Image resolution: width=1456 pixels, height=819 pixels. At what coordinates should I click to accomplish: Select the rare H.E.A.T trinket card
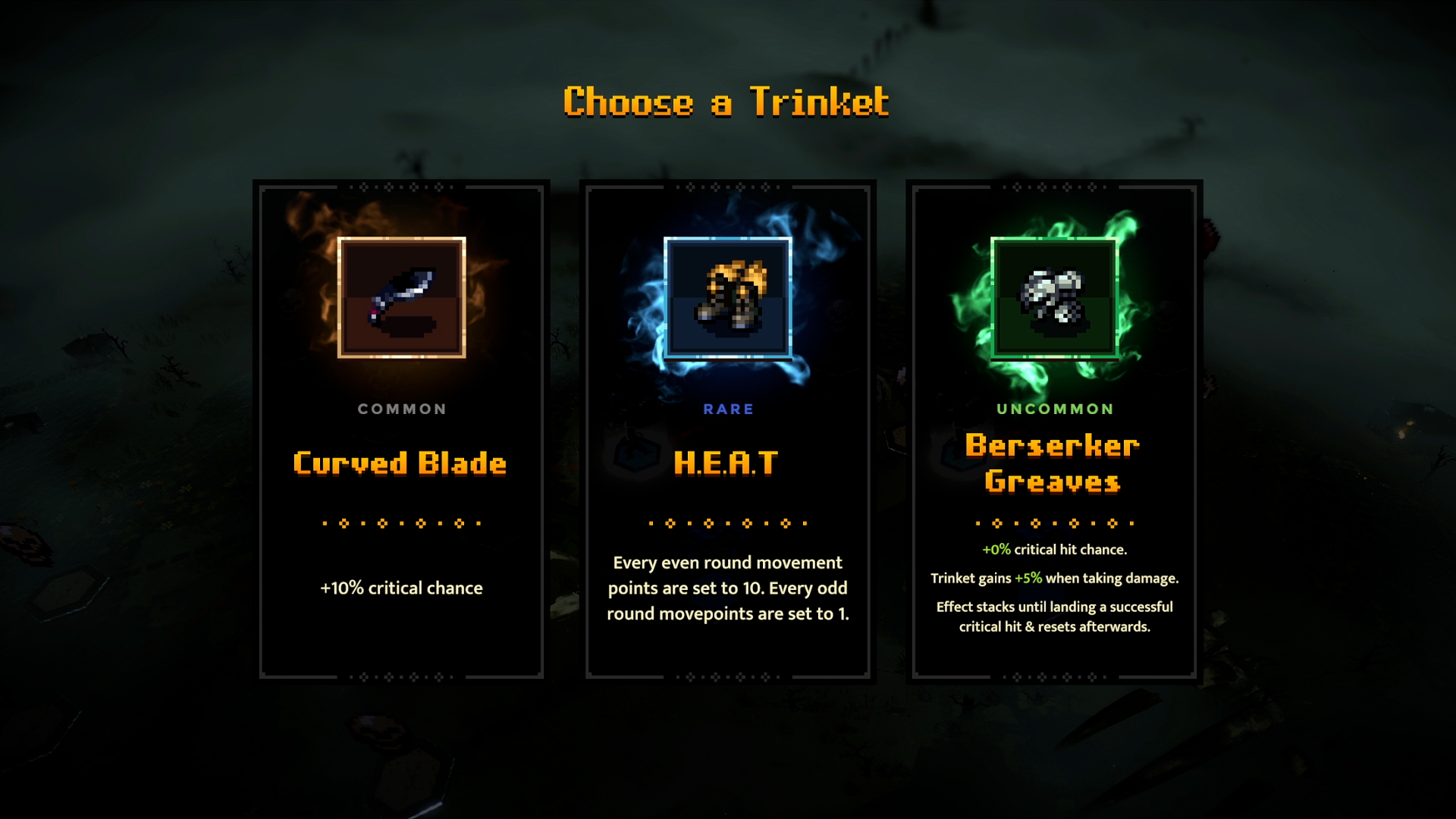coord(727,431)
